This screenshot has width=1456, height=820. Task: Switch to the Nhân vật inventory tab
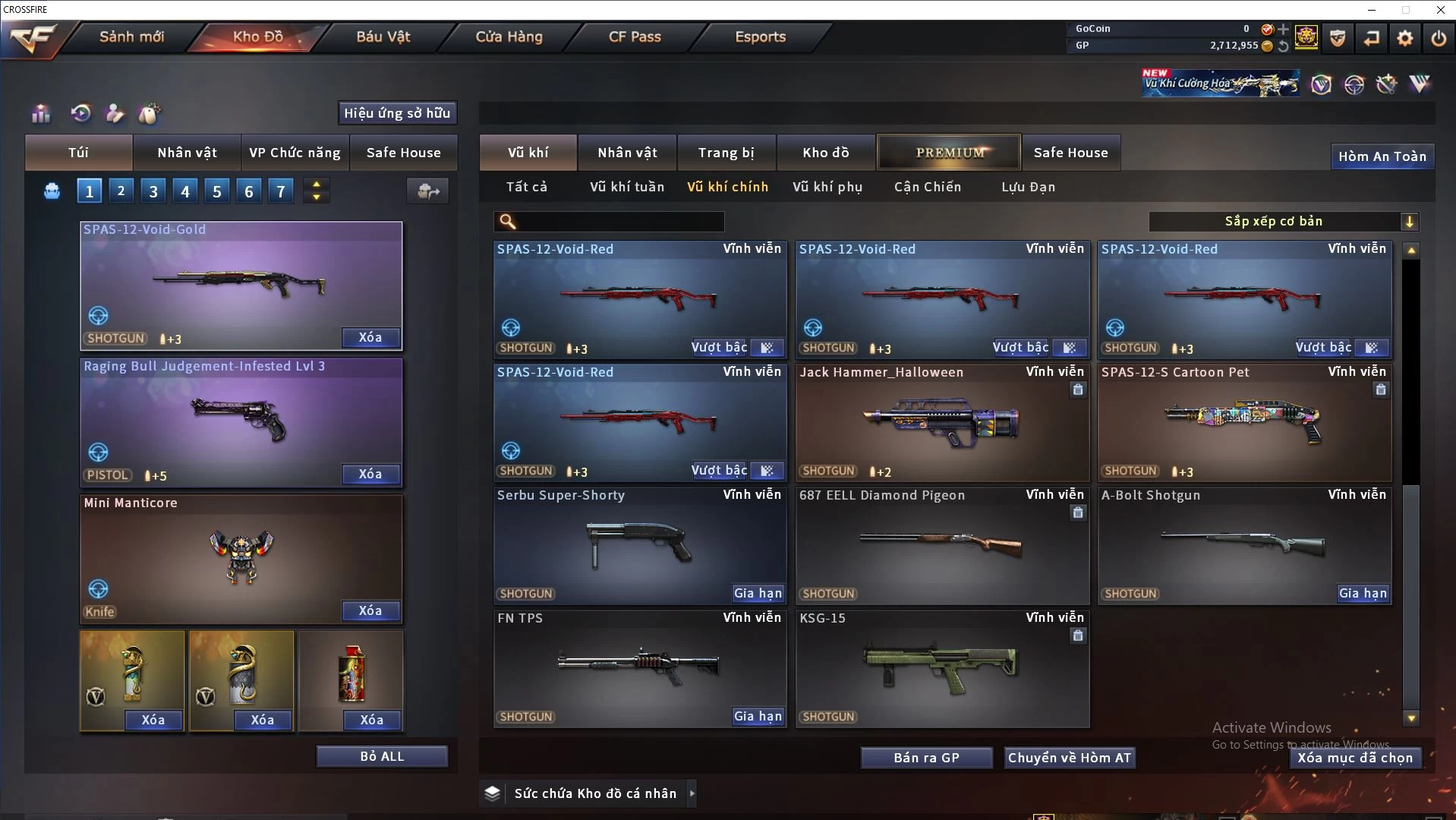click(627, 153)
